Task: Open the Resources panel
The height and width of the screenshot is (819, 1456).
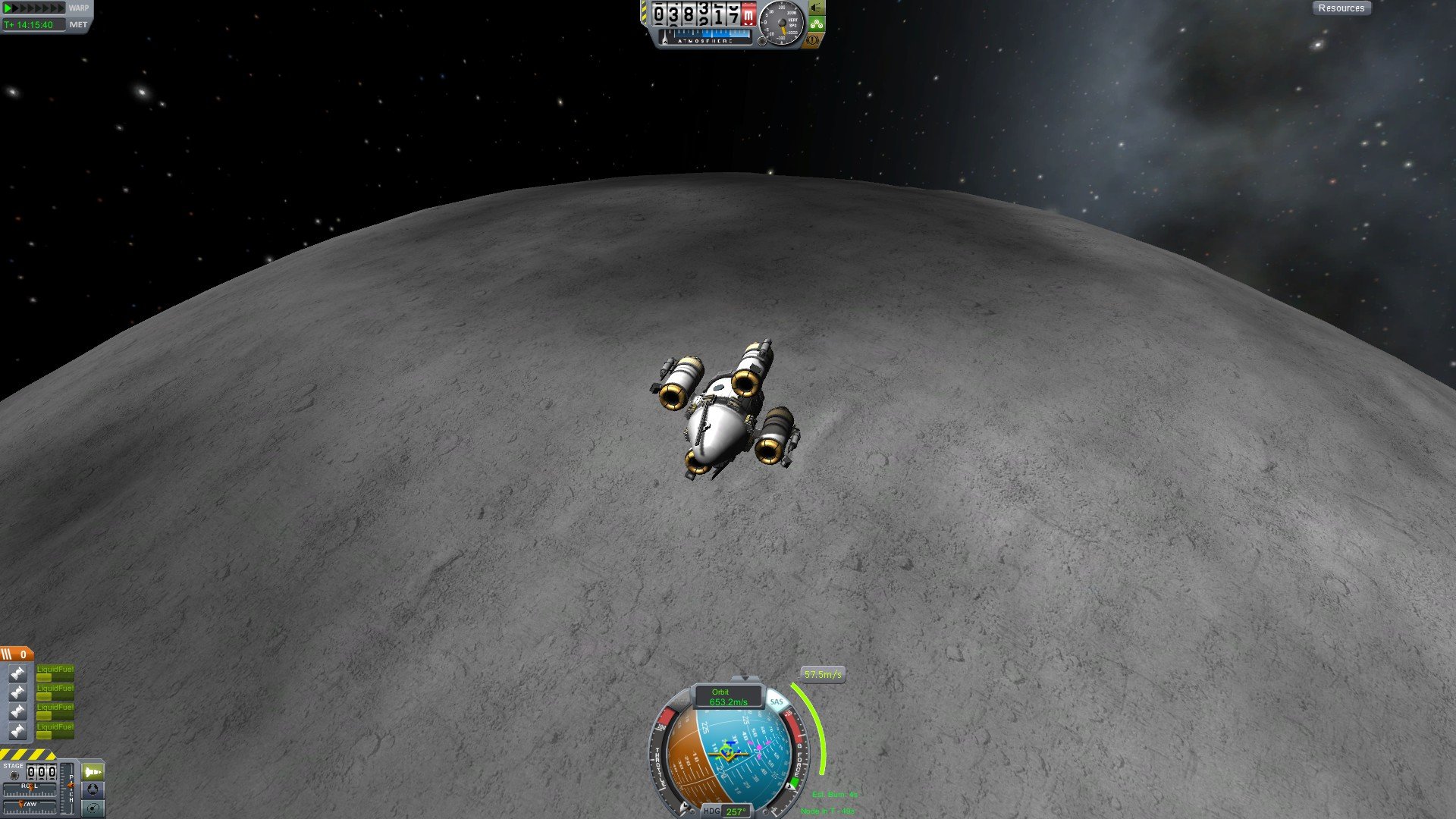Action: tap(1341, 8)
